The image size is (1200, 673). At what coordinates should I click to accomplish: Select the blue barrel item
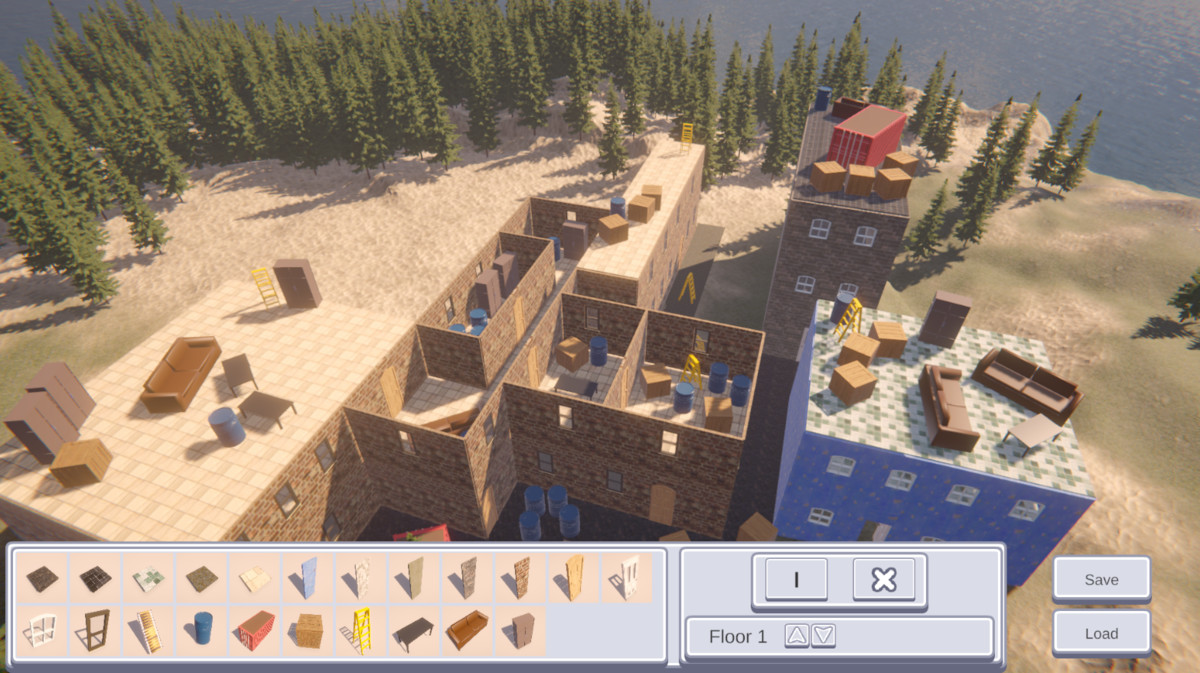(203, 630)
